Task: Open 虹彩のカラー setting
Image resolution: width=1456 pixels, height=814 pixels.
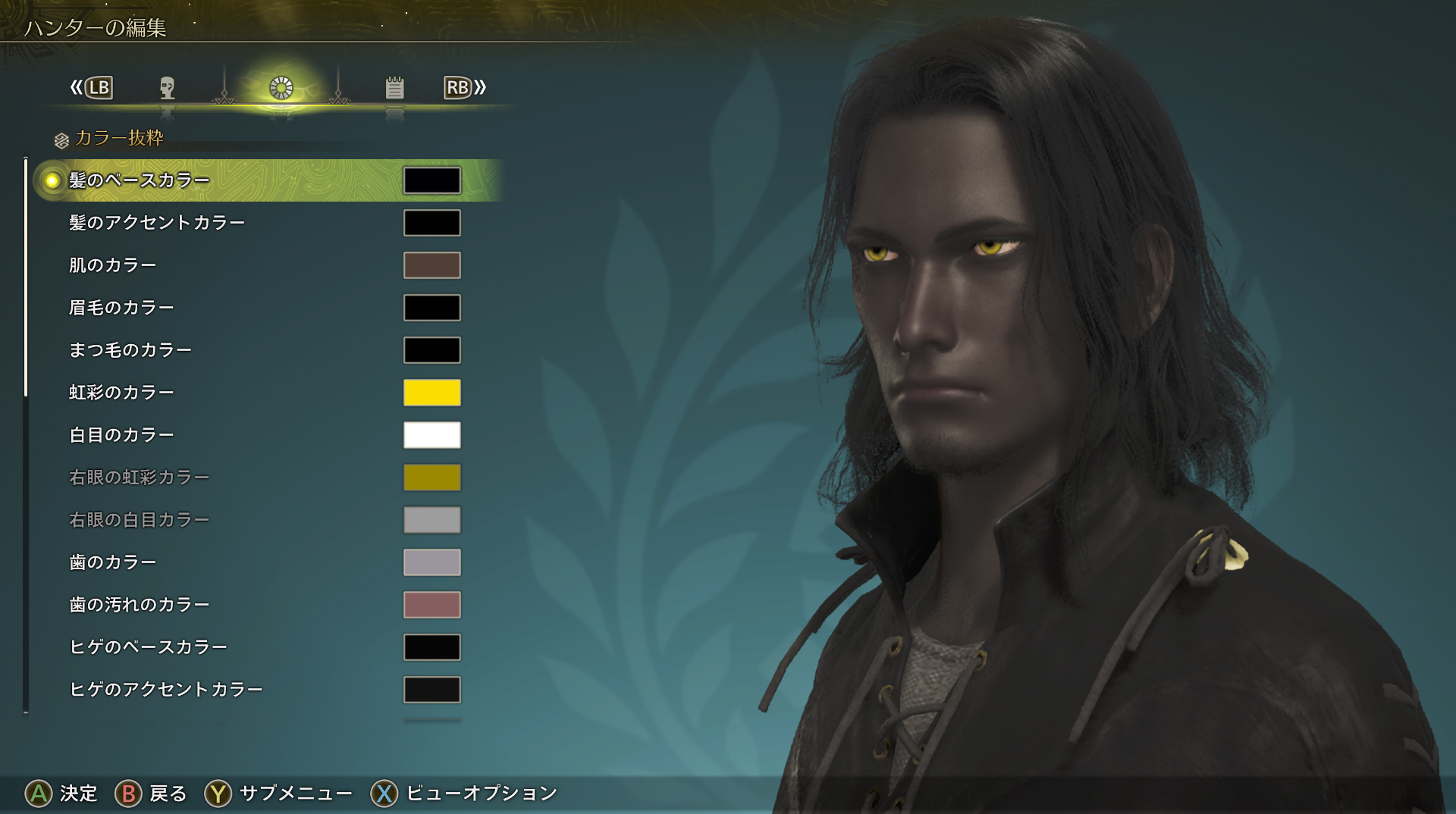Action: (122, 393)
